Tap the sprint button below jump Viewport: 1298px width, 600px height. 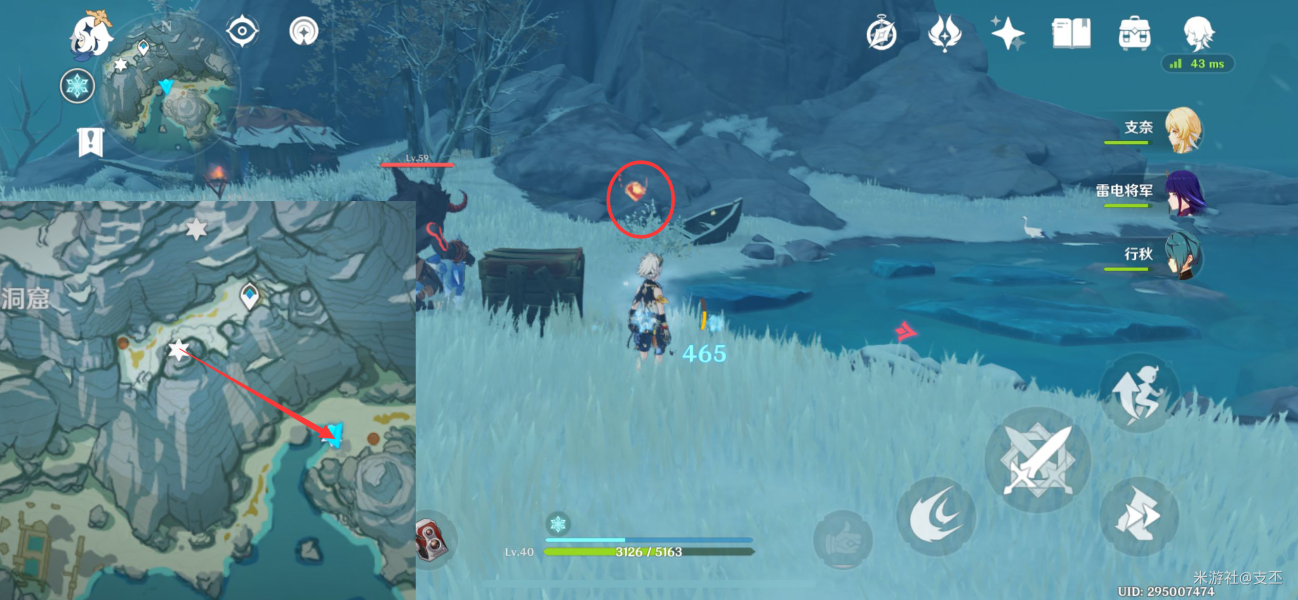click(x=1140, y=516)
